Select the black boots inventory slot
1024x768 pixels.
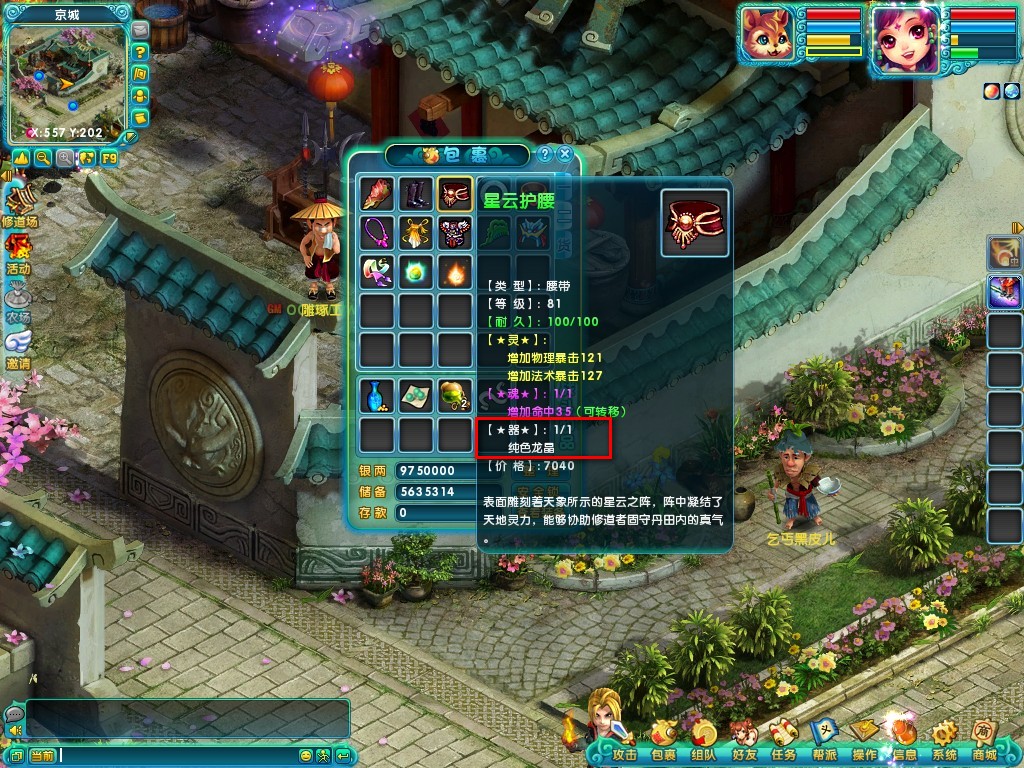pyautogui.click(x=416, y=194)
